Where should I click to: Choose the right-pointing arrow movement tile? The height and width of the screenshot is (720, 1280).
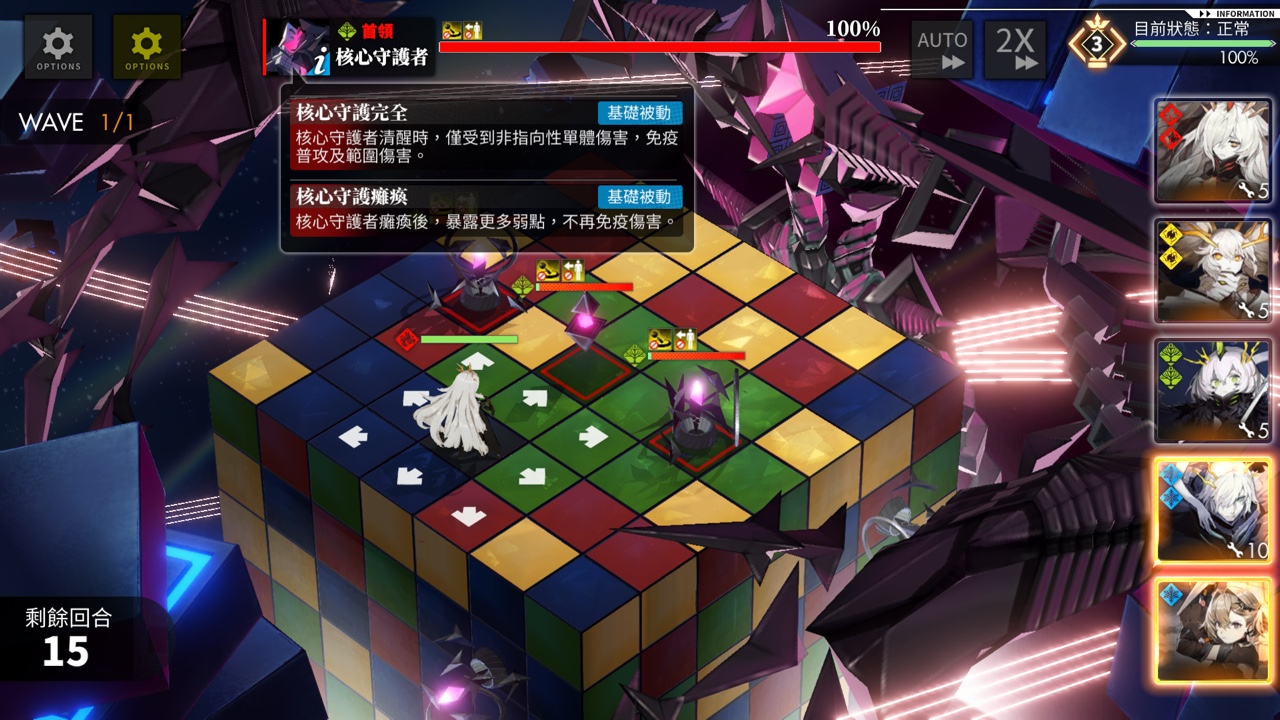(x=593, y=436)
